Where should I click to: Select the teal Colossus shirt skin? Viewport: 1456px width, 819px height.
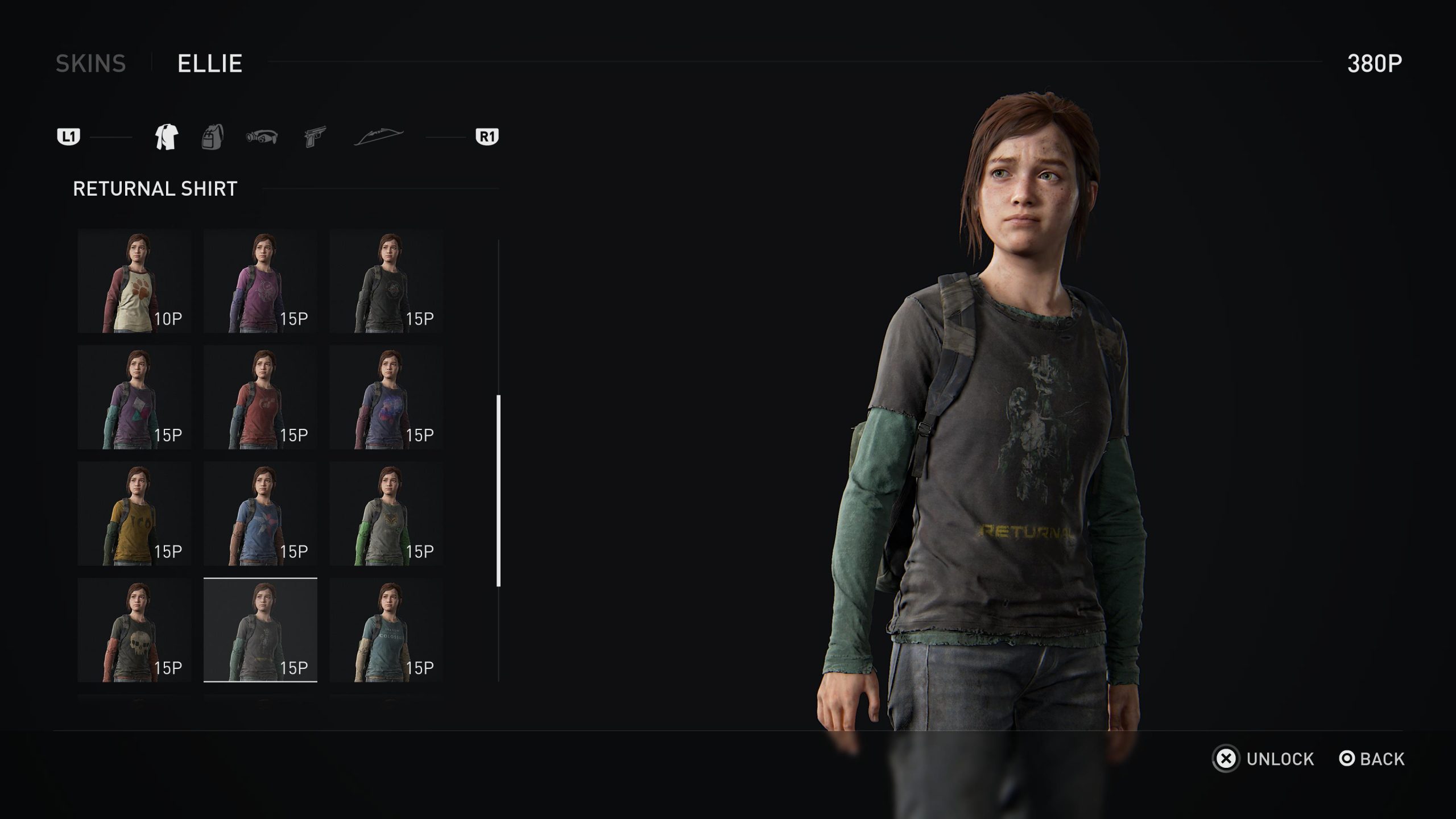click(386, 630)
